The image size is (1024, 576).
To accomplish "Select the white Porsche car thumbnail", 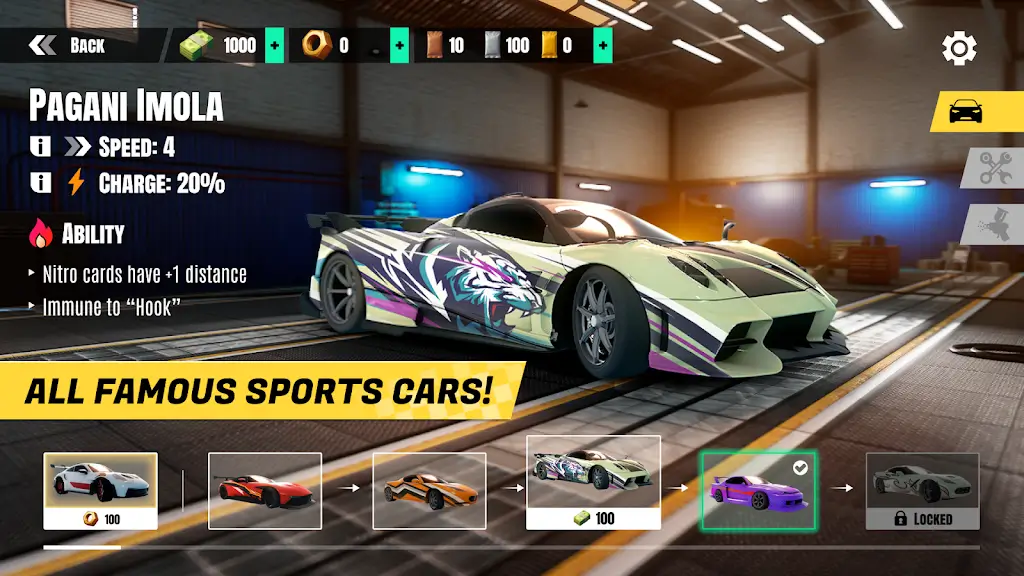I will coord(100,490).
